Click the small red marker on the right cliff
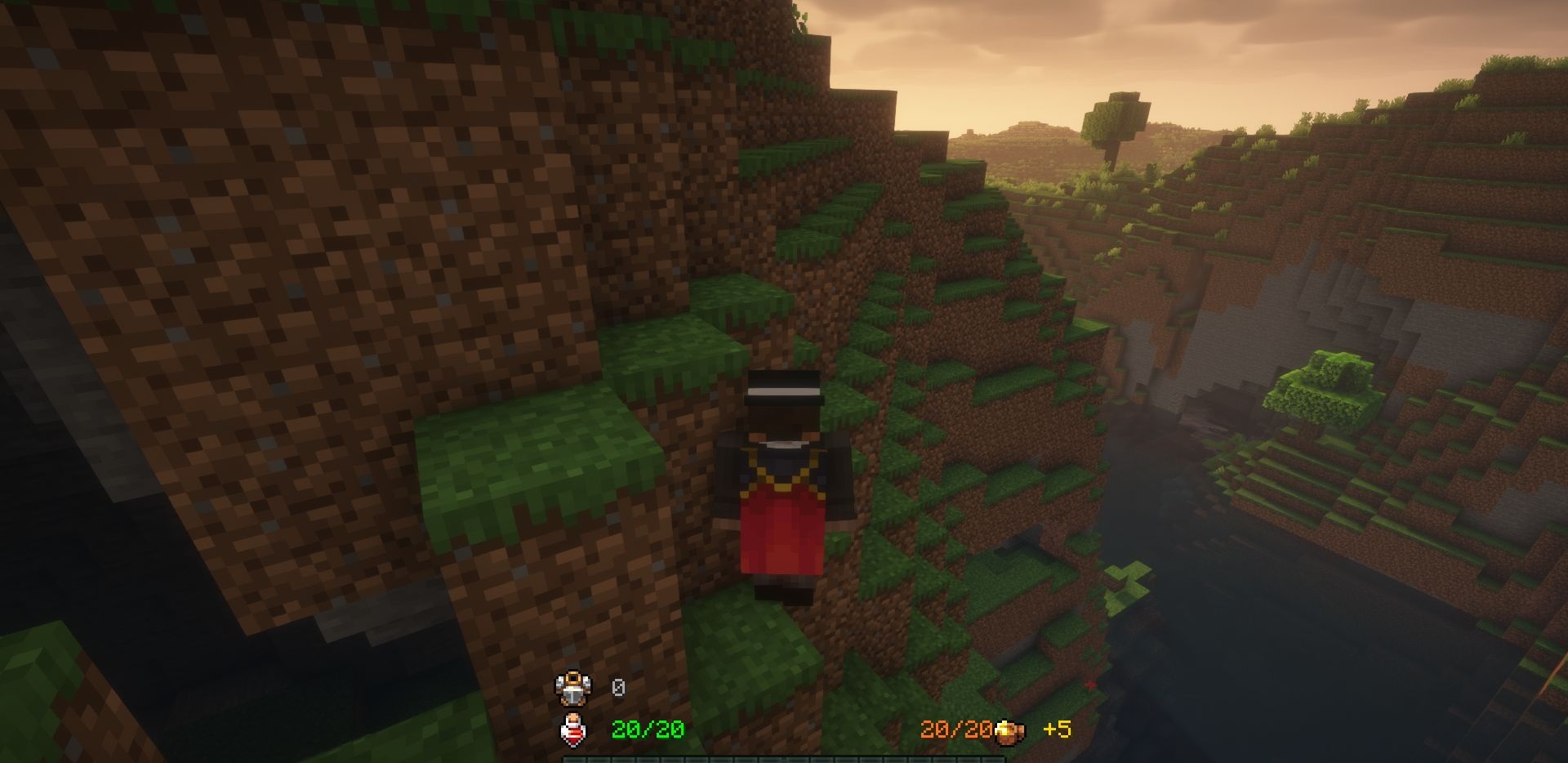This screenshot has width=1568, height=763. [x=1090, y=685]
